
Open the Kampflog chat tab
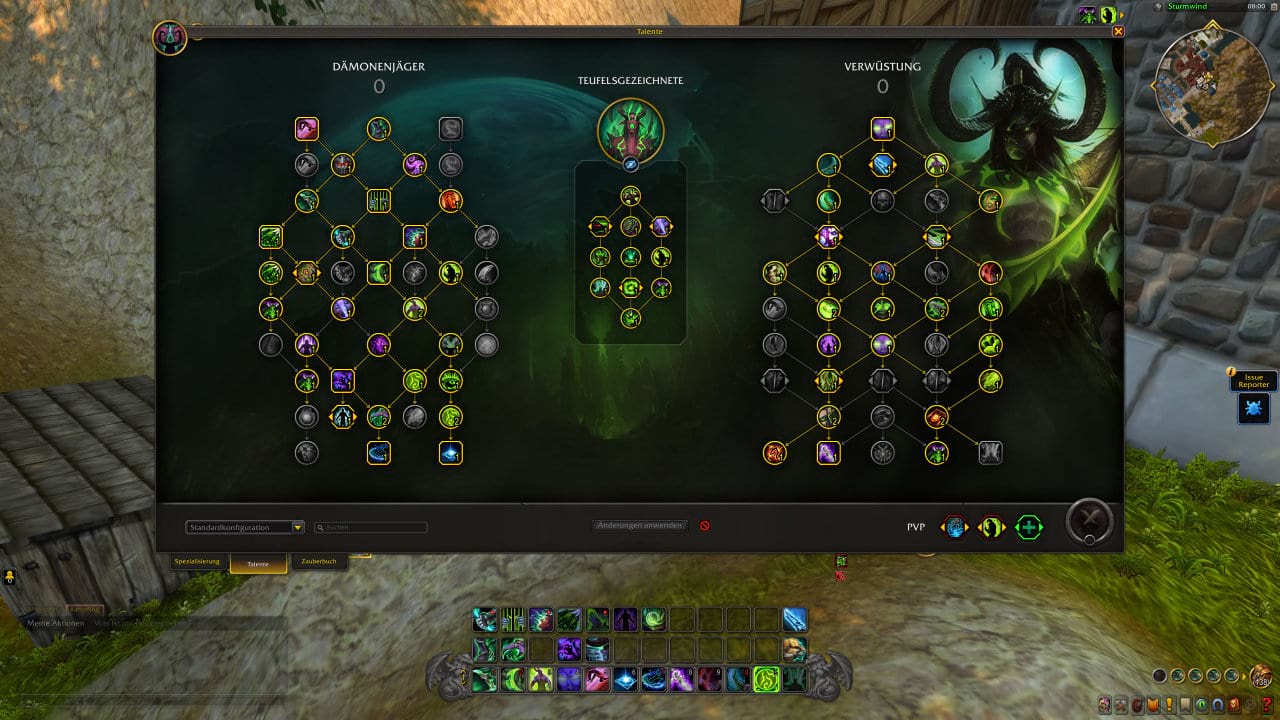click(x=85, y=608)
